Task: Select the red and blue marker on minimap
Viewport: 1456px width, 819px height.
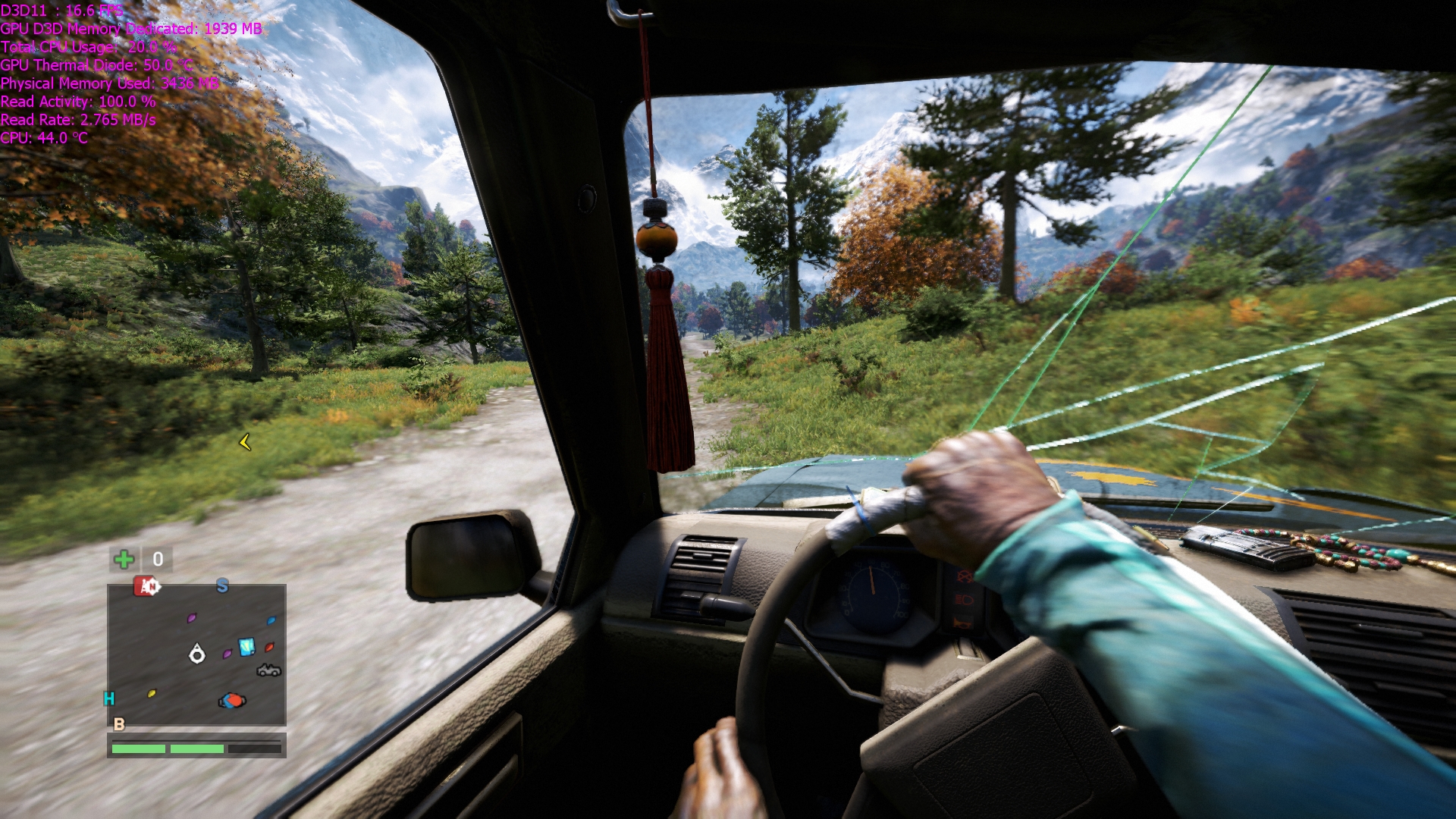Action: click(232, 701)
